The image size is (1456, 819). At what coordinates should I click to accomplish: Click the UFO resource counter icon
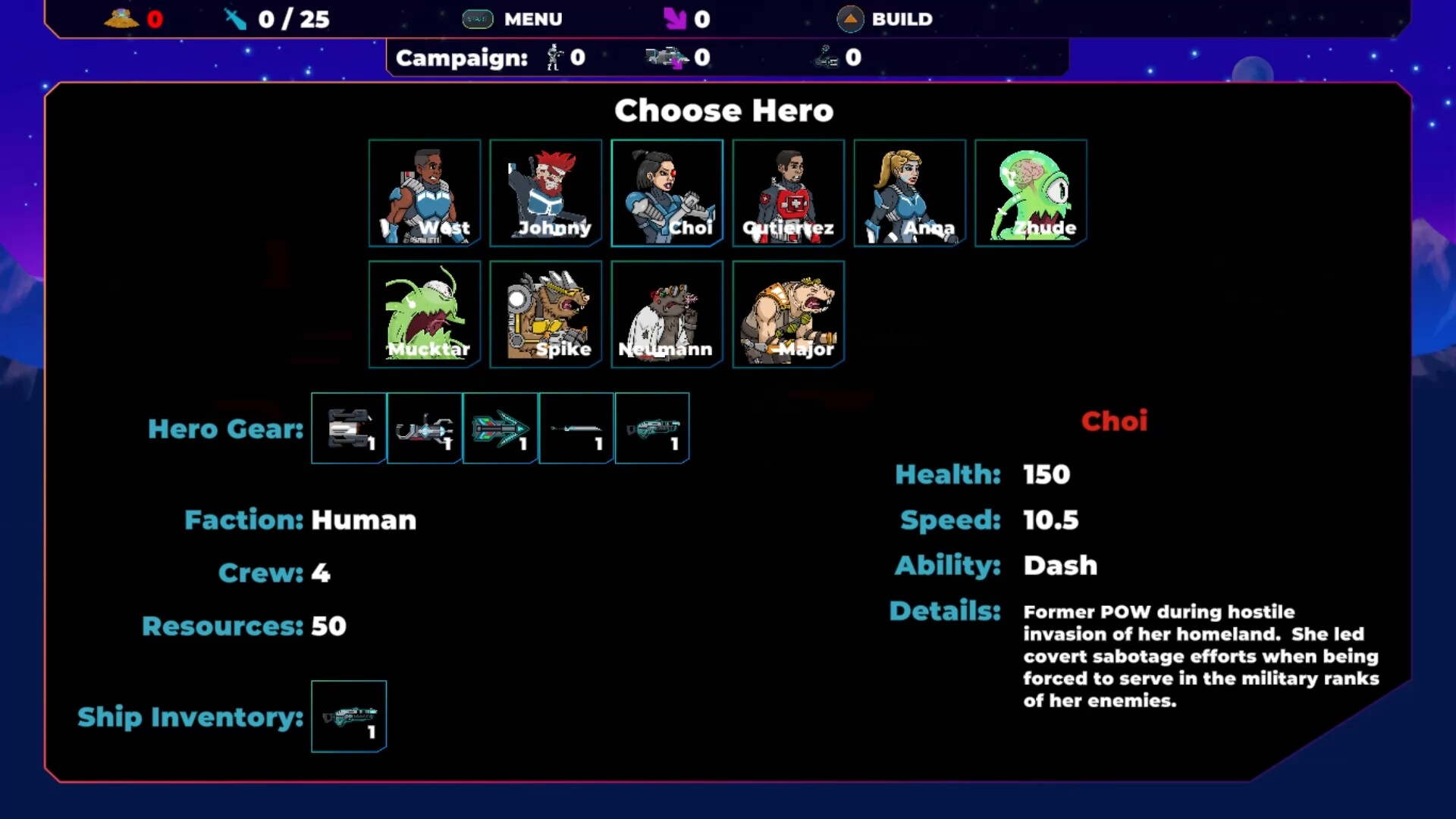(x=120, y=18)
